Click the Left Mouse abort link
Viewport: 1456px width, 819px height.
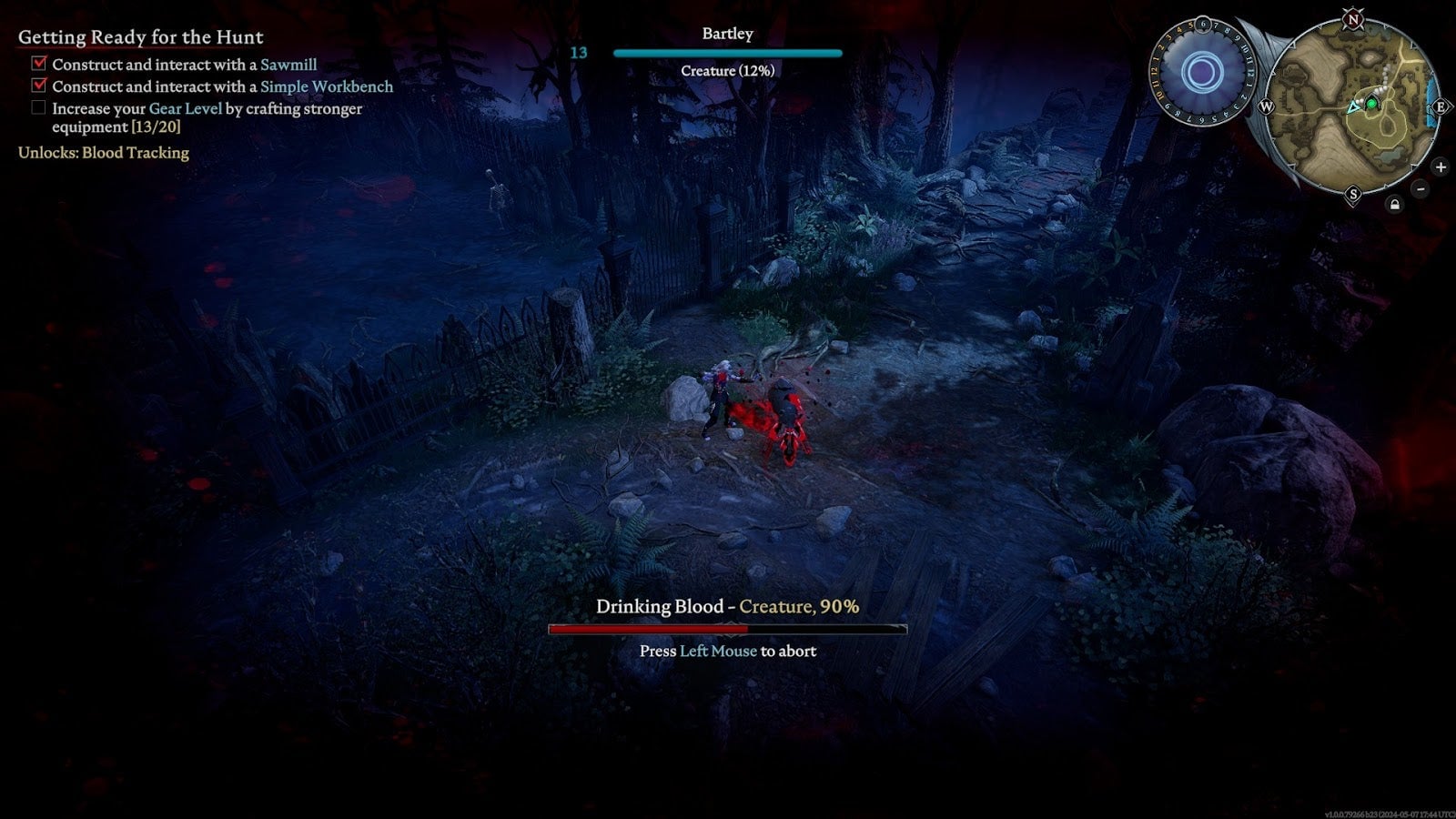click(x=718, y=652)
